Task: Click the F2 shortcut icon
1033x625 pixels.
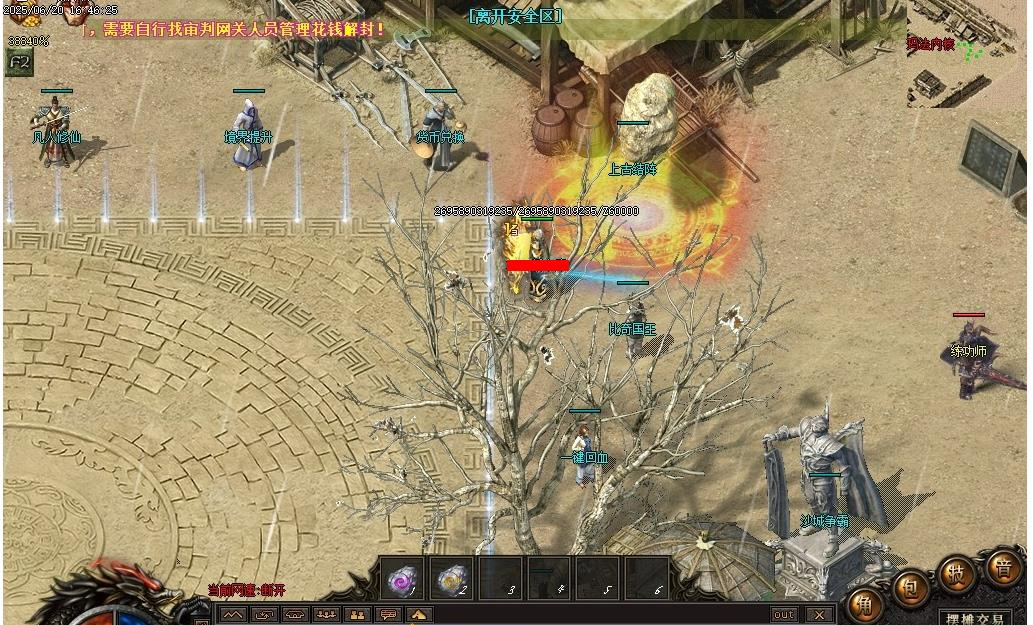Action: [x=18, y=61]
